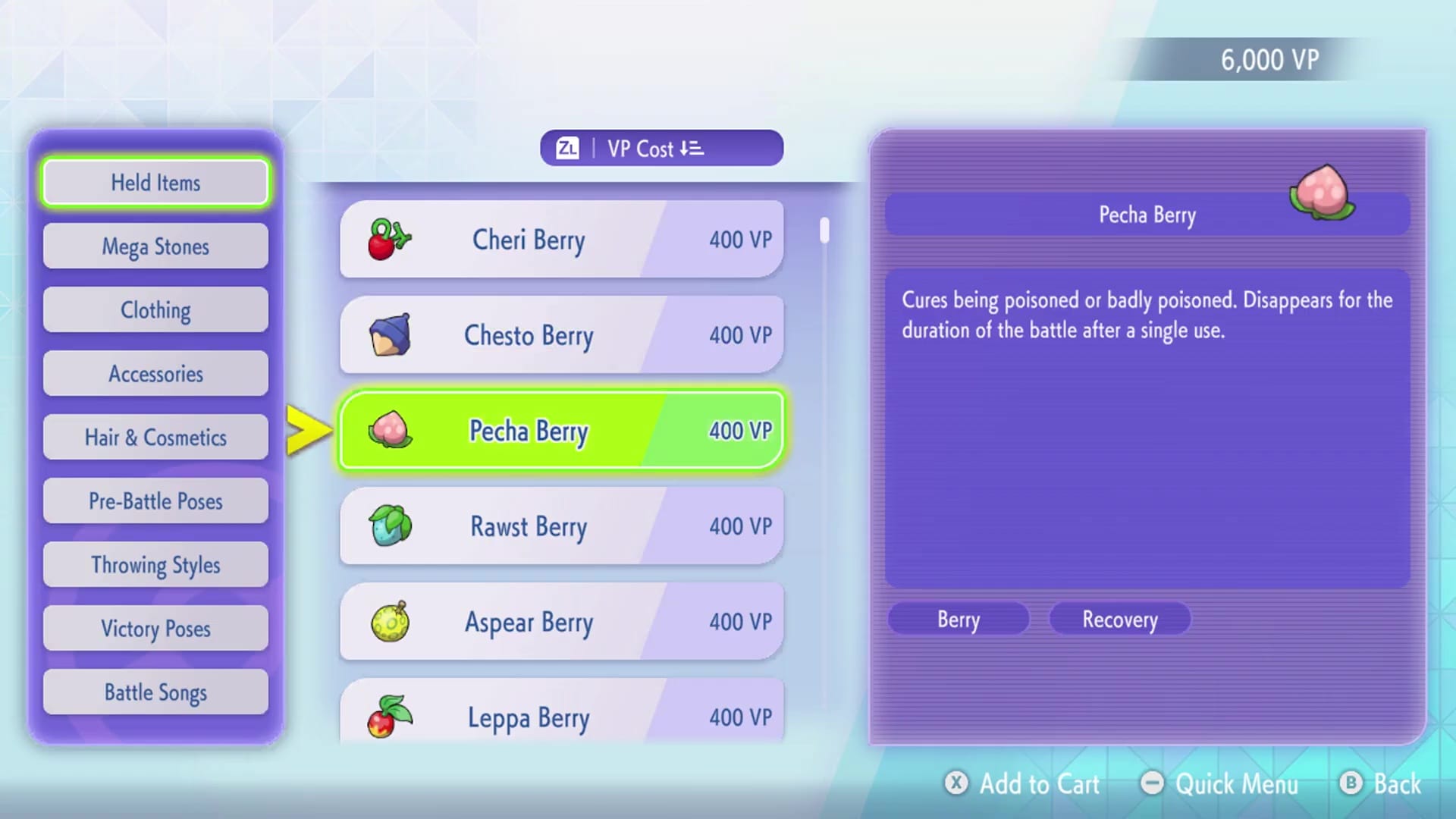The image size is (1456, 819).
Task: Switch to the Held Items tab
Action: [x=155, y=182]
